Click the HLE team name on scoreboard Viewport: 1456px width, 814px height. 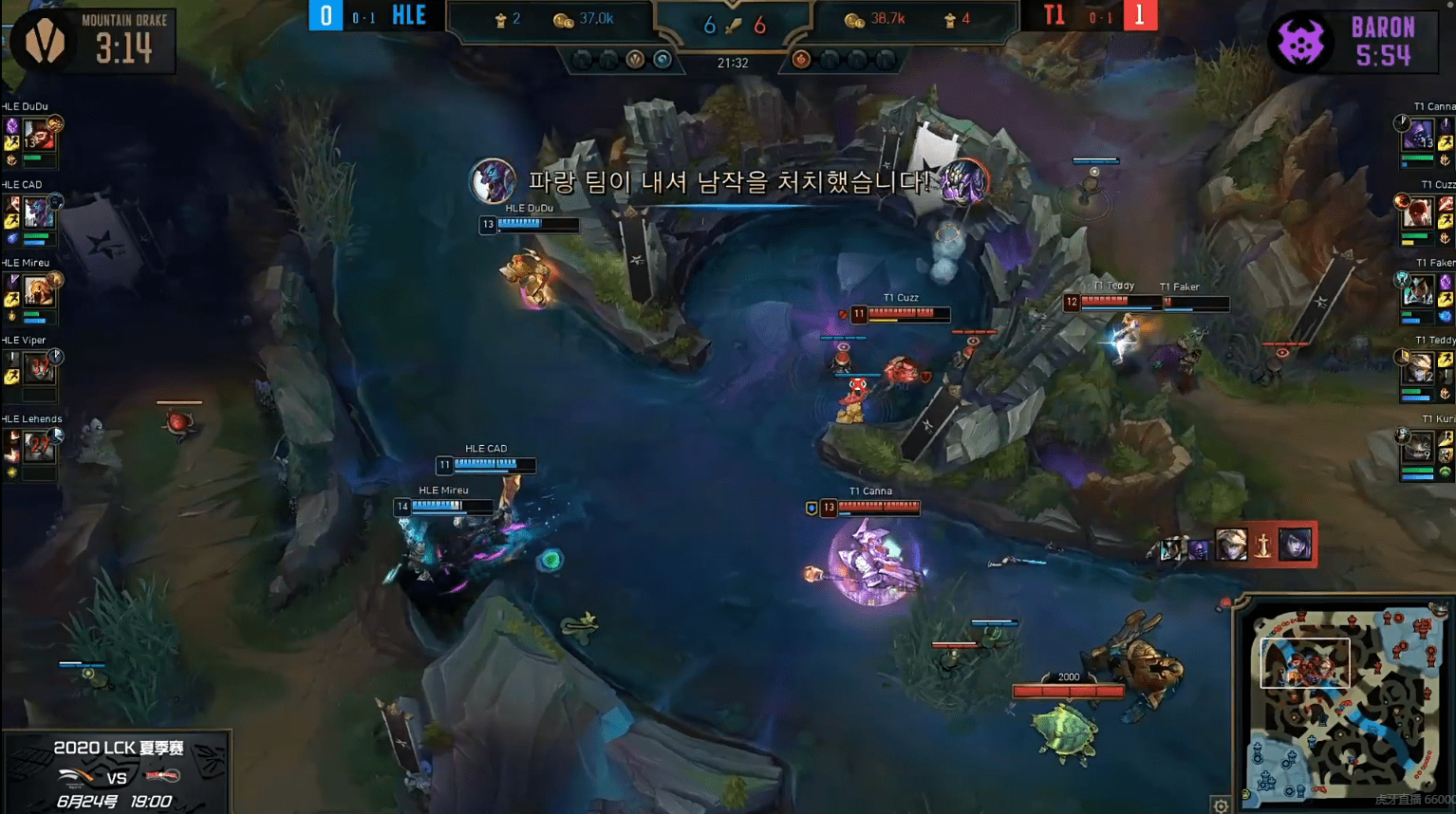click(409, 15)
